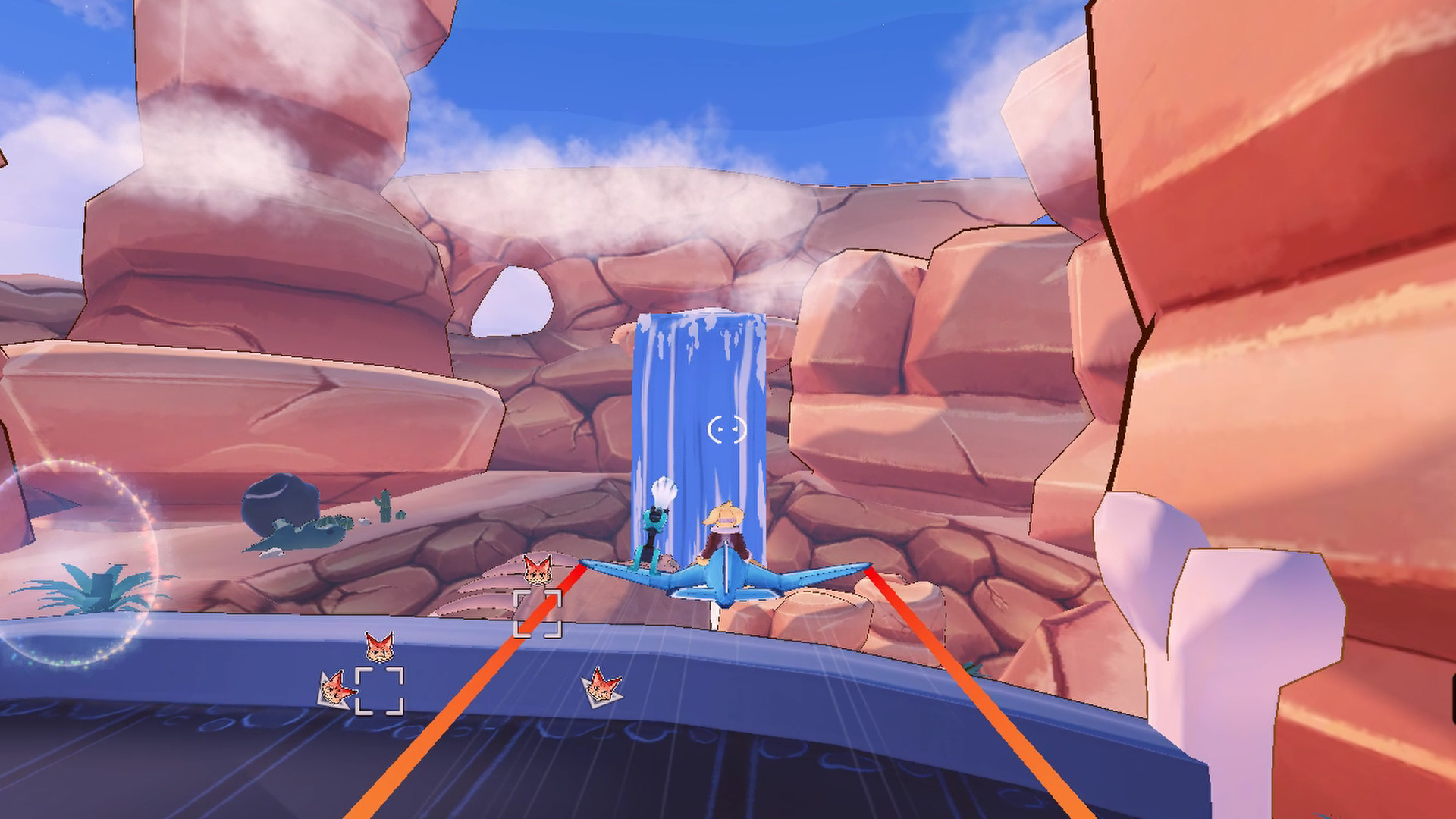1456x819 pixels.
Task: Click the fox icon with downward arrow at bottom center
Action: (x=601, y=686)
